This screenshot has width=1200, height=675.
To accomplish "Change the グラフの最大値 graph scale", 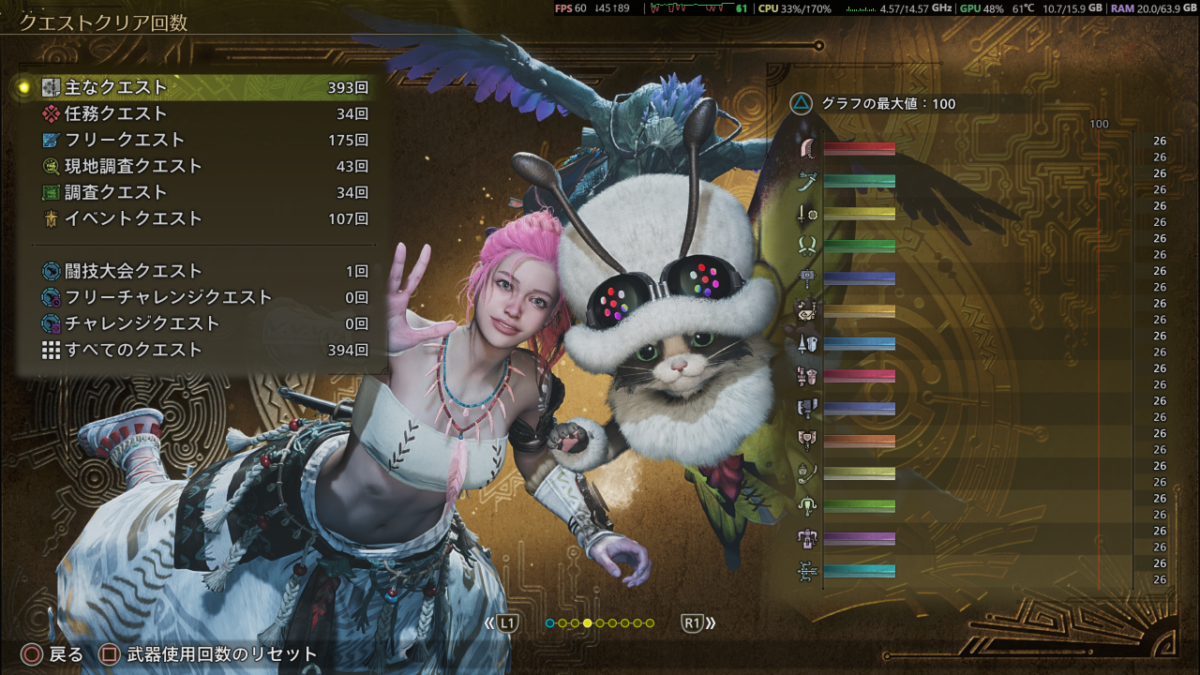I will (874, 104).
